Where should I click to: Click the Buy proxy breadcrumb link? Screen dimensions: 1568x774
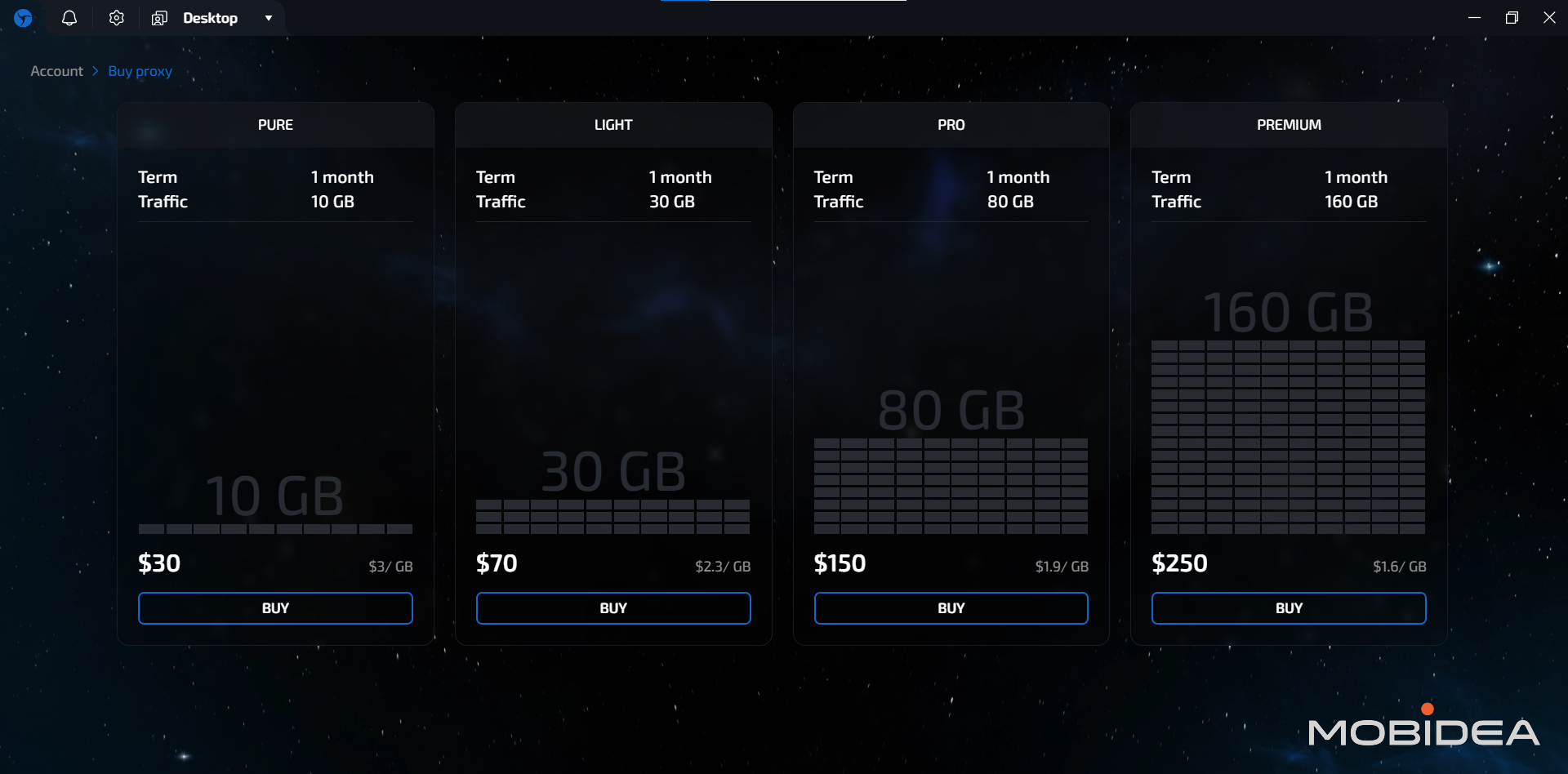coord(140,71)
